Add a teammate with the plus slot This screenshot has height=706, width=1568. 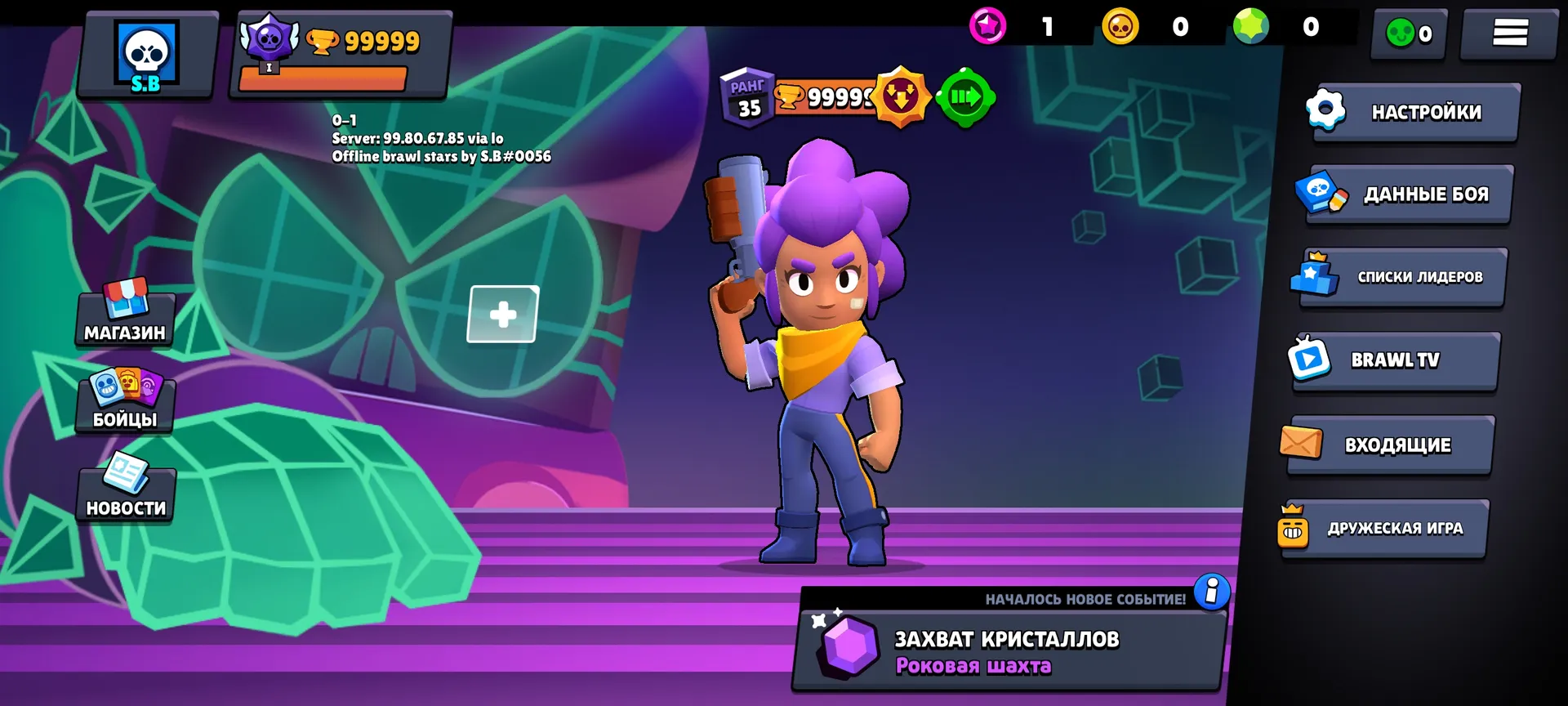(x=503, y=315)
